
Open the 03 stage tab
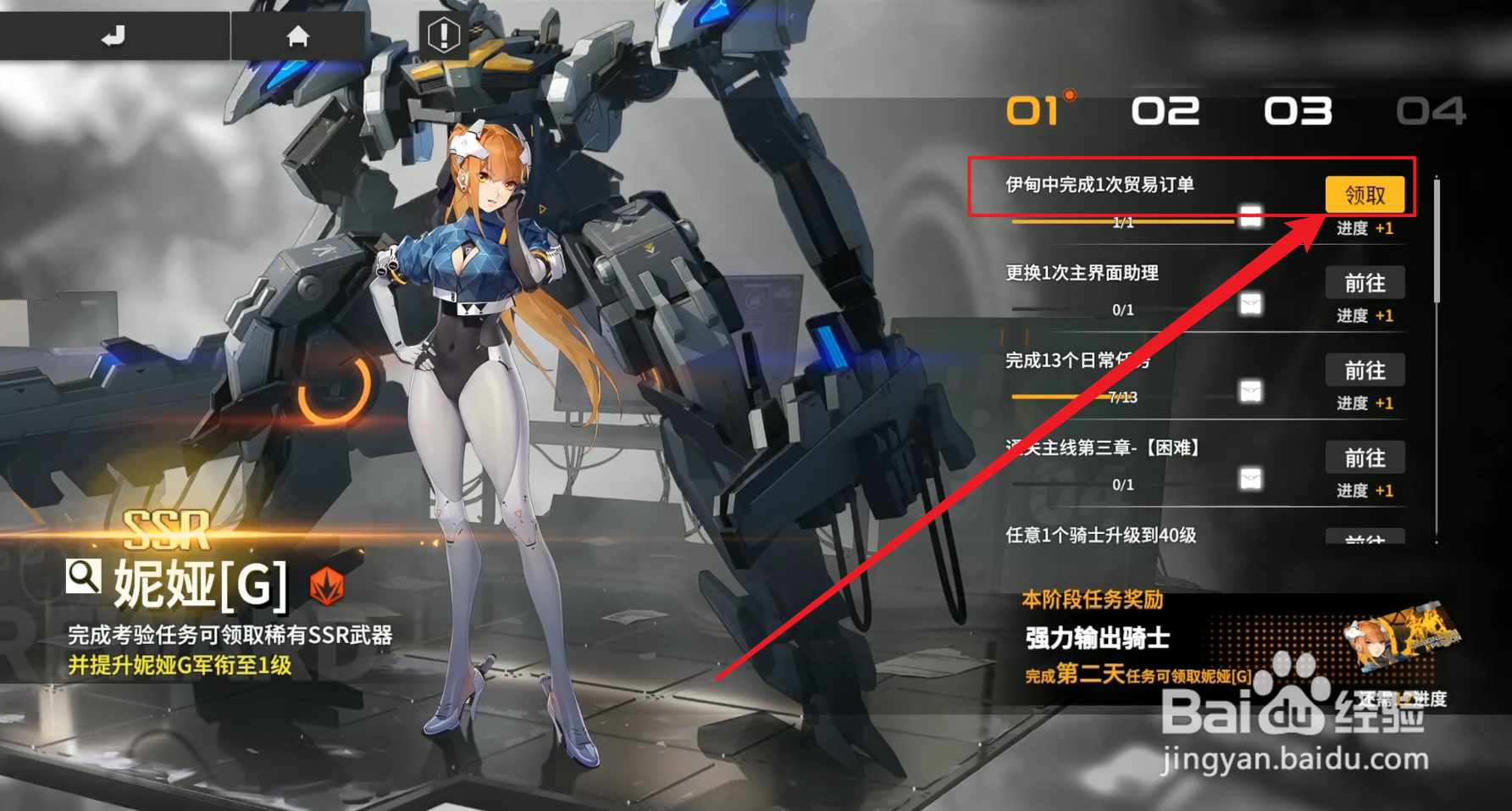1298,111
